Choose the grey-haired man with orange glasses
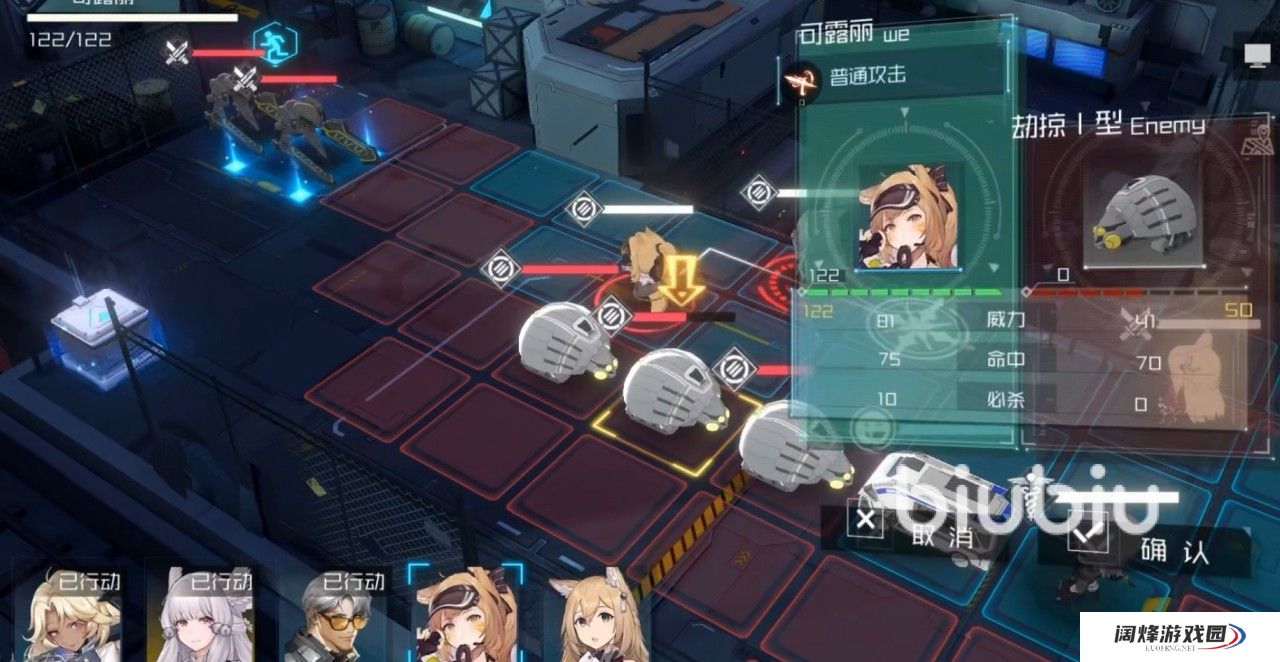This screenshot has height=662, width=1280. point(338,617)
